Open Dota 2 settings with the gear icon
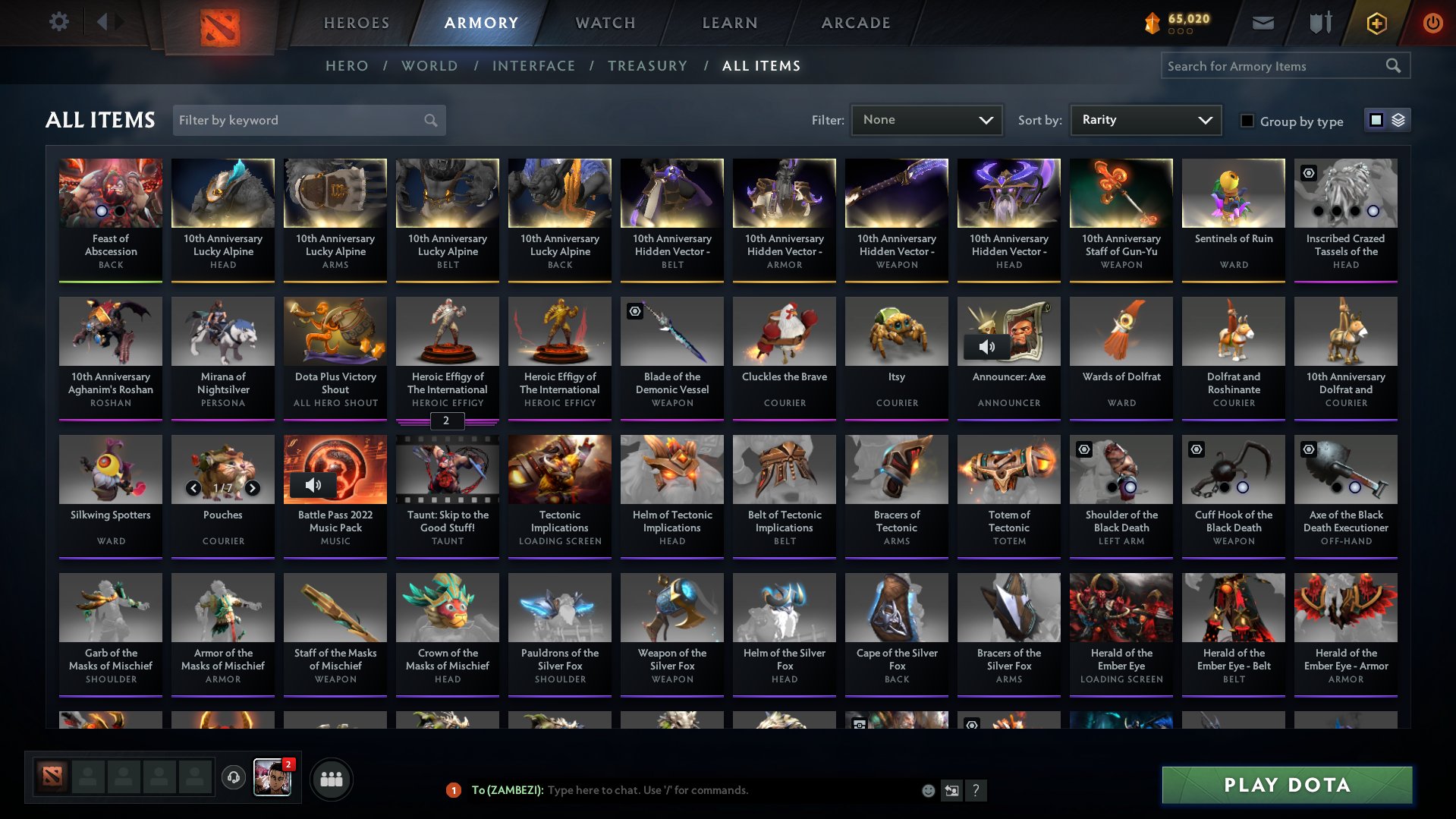The height and width of the screenshot is (819, 1456). [58, 22]
